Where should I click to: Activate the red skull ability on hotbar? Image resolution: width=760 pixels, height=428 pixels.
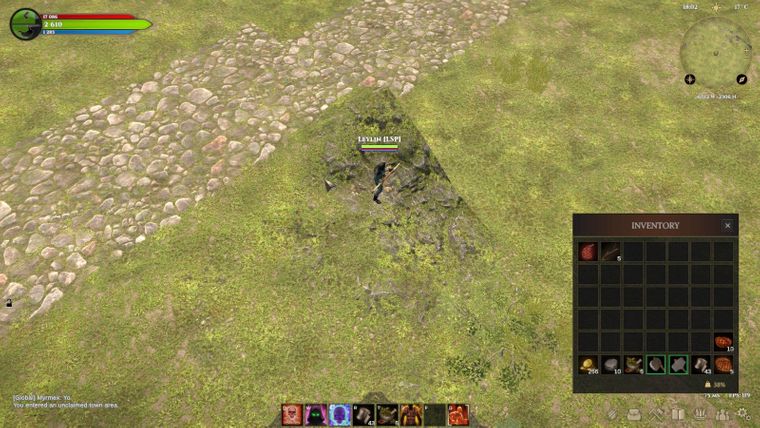(291, 415)
